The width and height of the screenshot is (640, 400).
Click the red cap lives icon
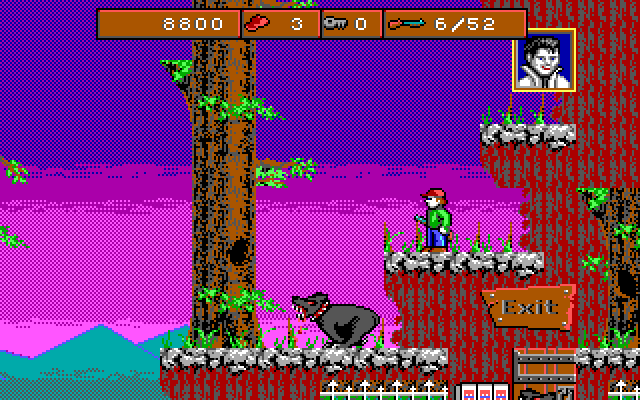click(x=260, y=23)
